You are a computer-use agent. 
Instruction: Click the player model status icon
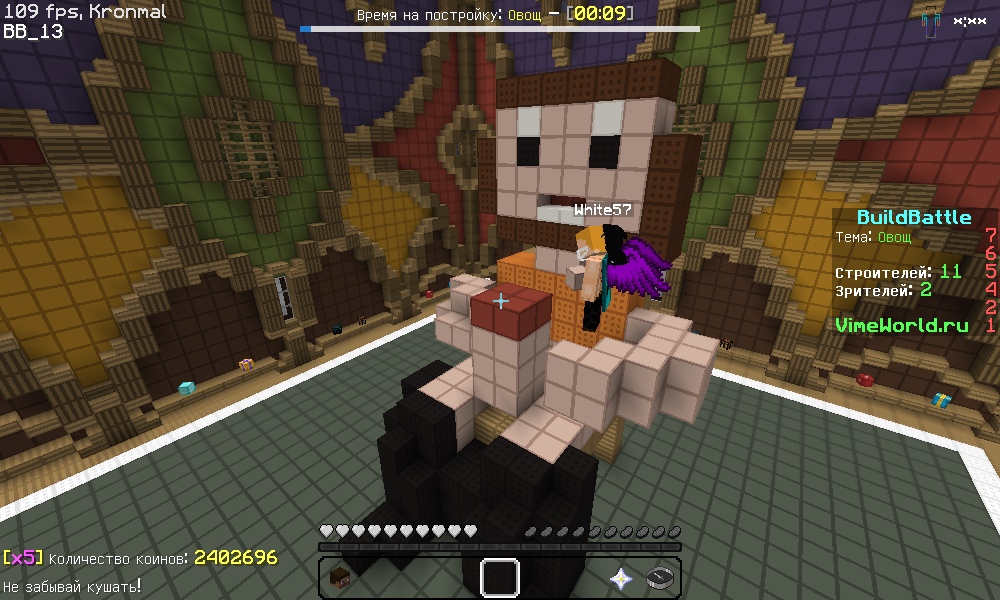tap(931, 22)
